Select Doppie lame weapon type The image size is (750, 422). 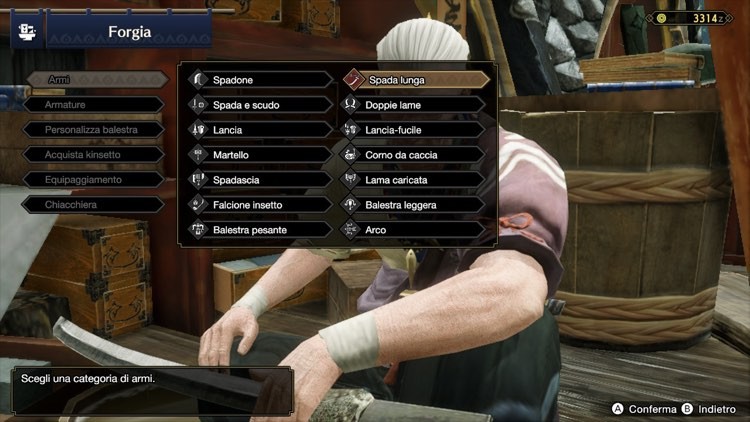click(x=414, y=105)
